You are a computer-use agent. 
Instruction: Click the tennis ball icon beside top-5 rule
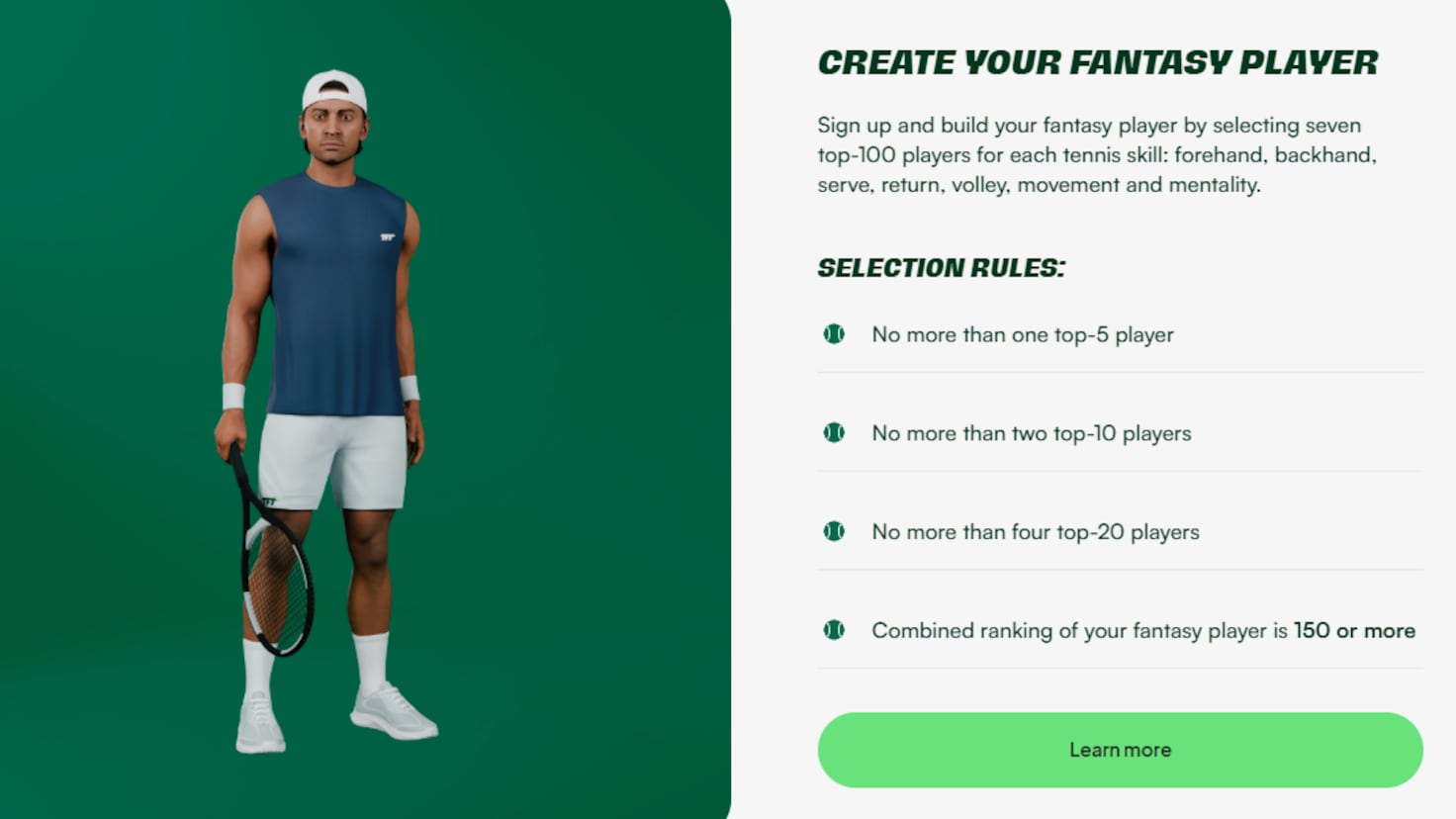click(x=834, y=334)
